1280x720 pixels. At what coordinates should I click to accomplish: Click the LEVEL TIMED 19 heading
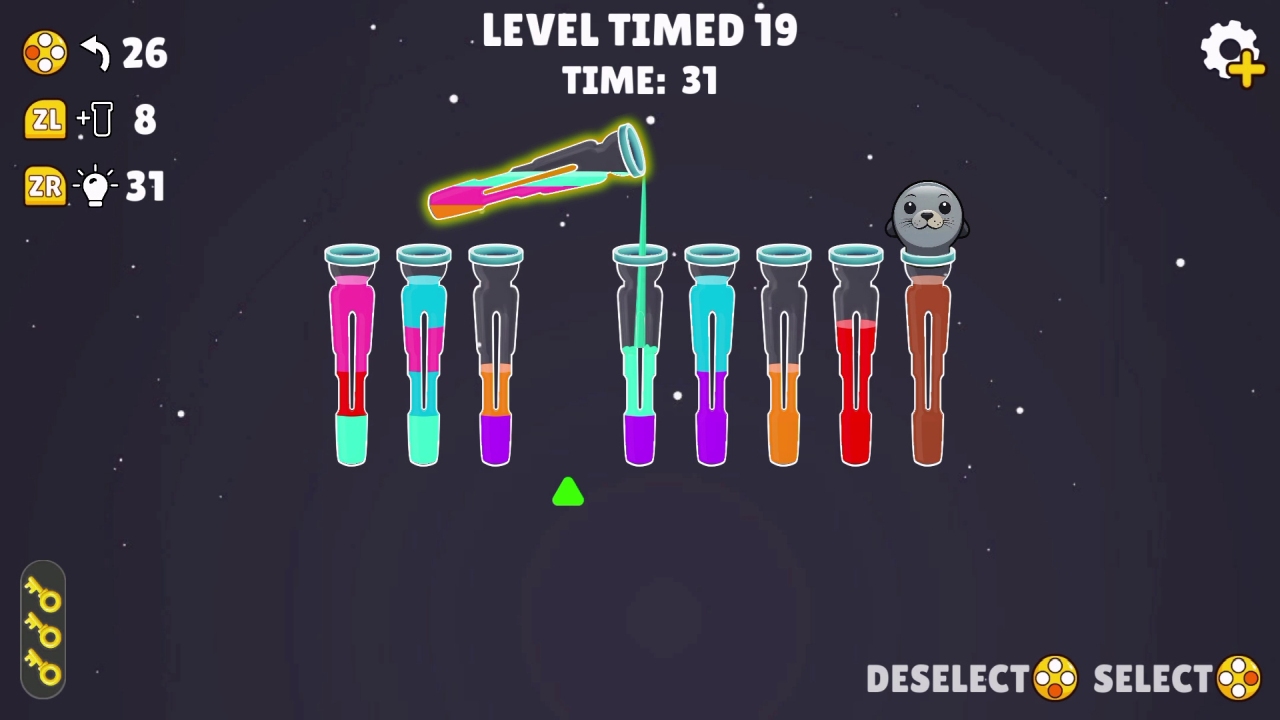pyautogui.click(x=640, y=30)
